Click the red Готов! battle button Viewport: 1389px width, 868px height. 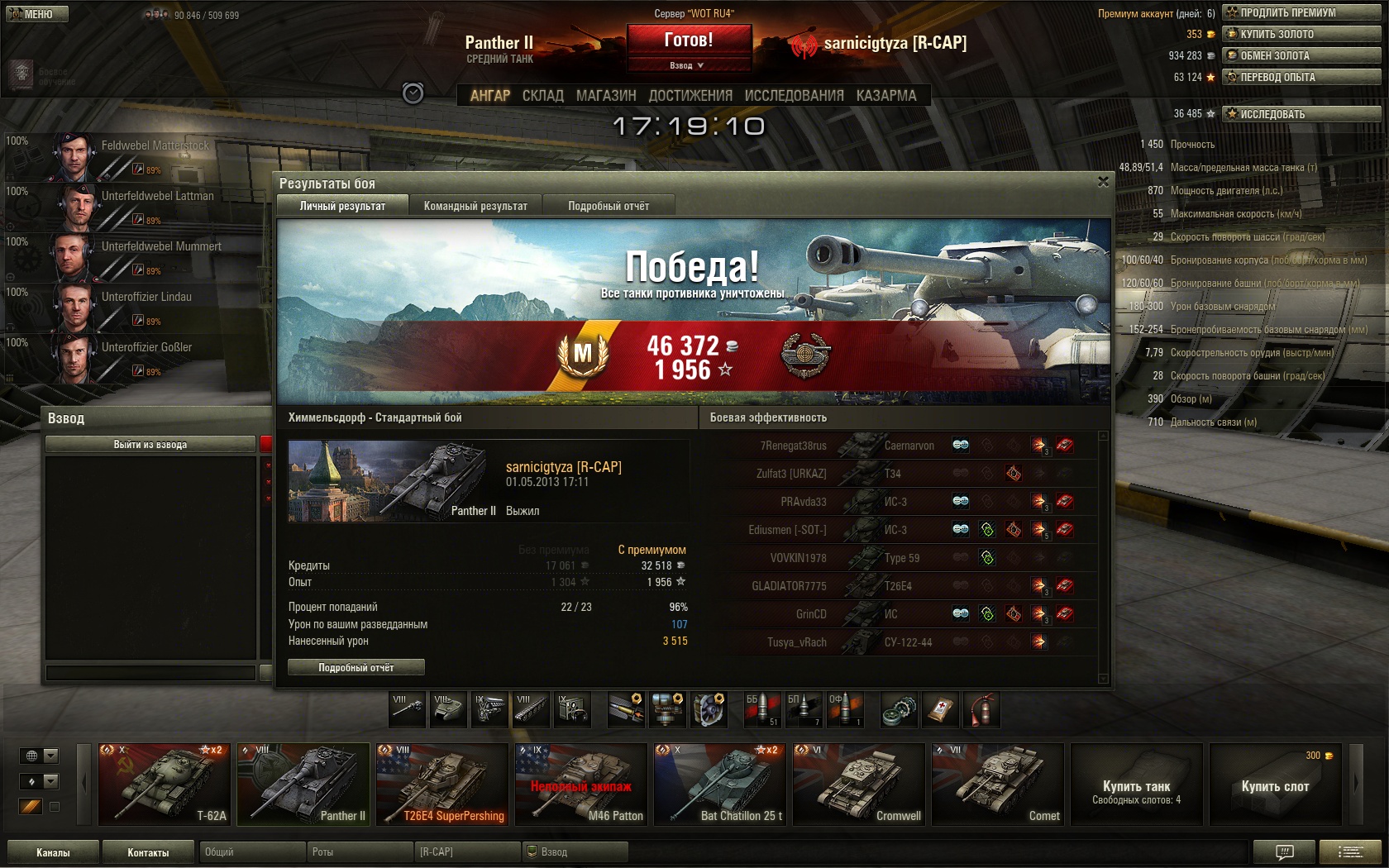tap(689, 40)
